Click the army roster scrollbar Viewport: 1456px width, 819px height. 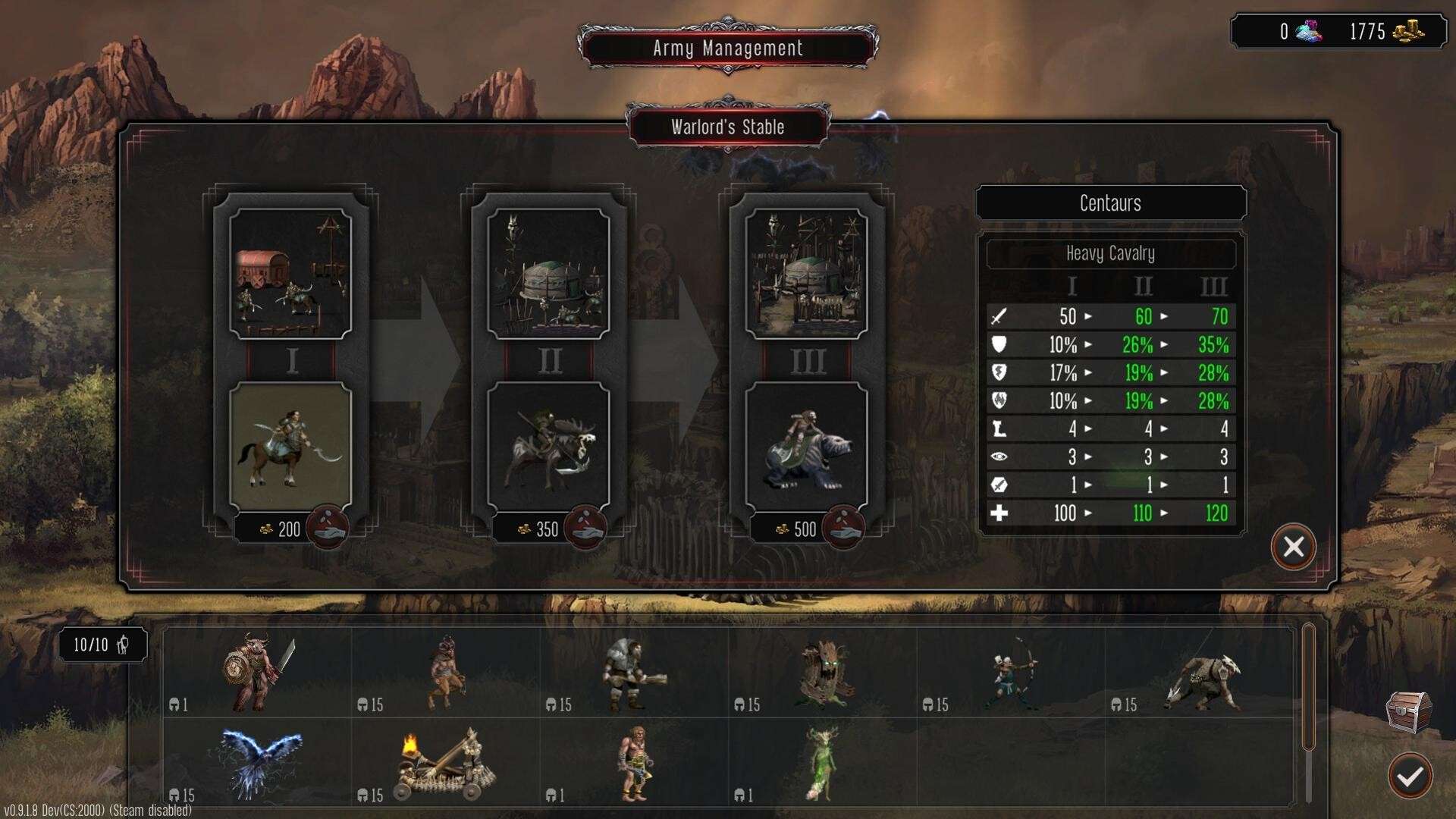click(1308, 686)
